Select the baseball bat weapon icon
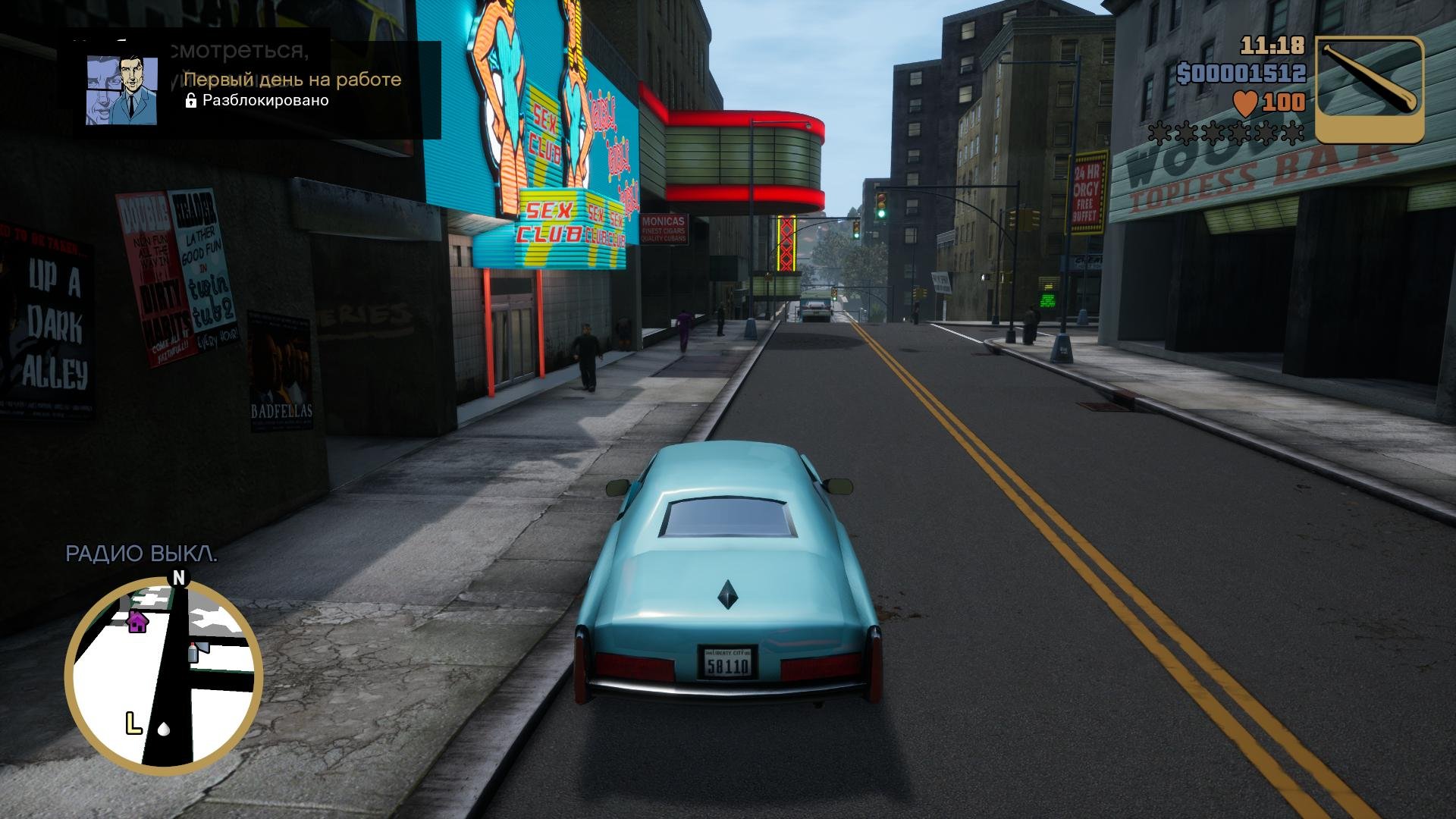 tap(1369, 89)
